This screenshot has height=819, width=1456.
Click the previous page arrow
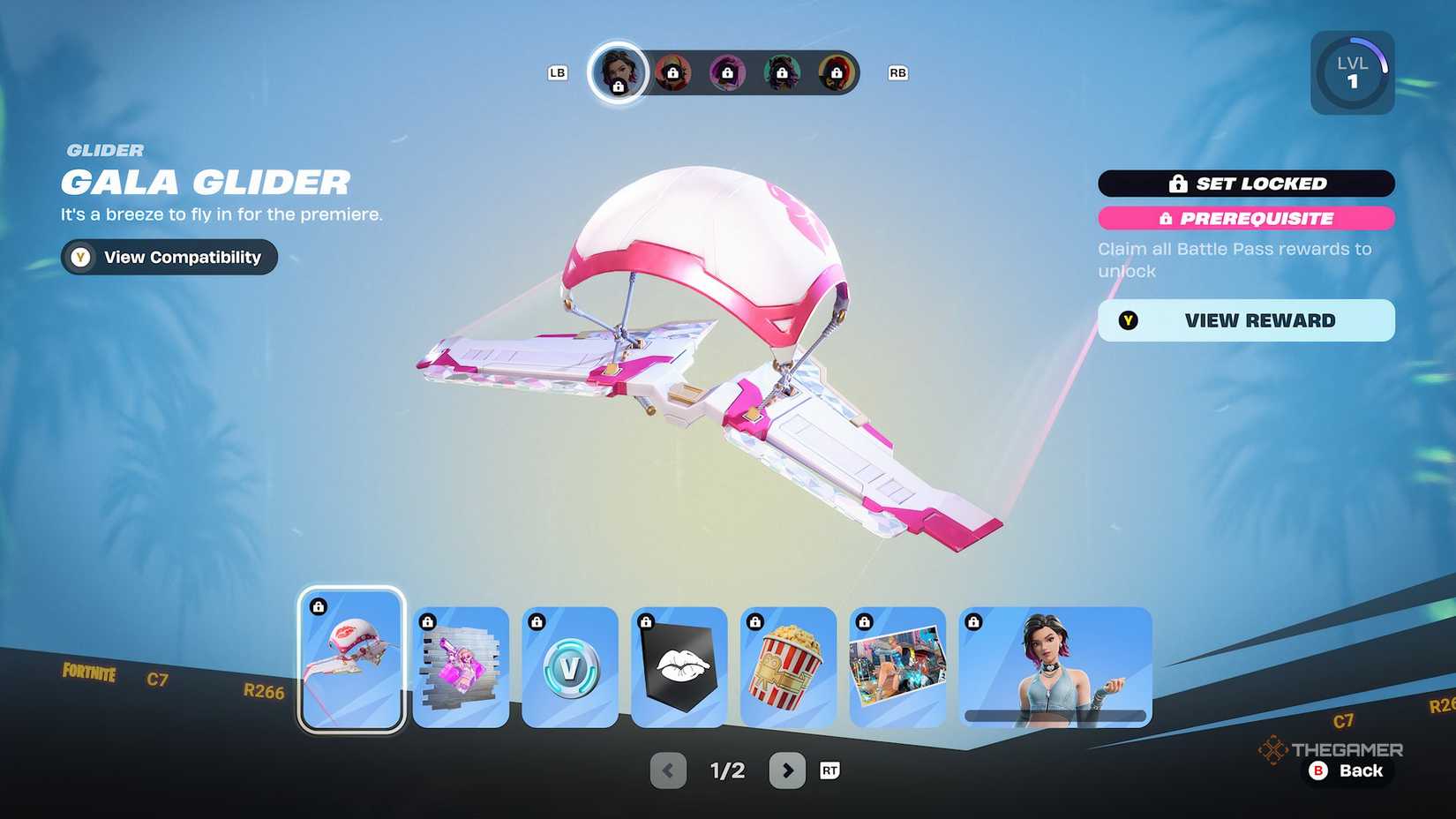coord(668,770)
